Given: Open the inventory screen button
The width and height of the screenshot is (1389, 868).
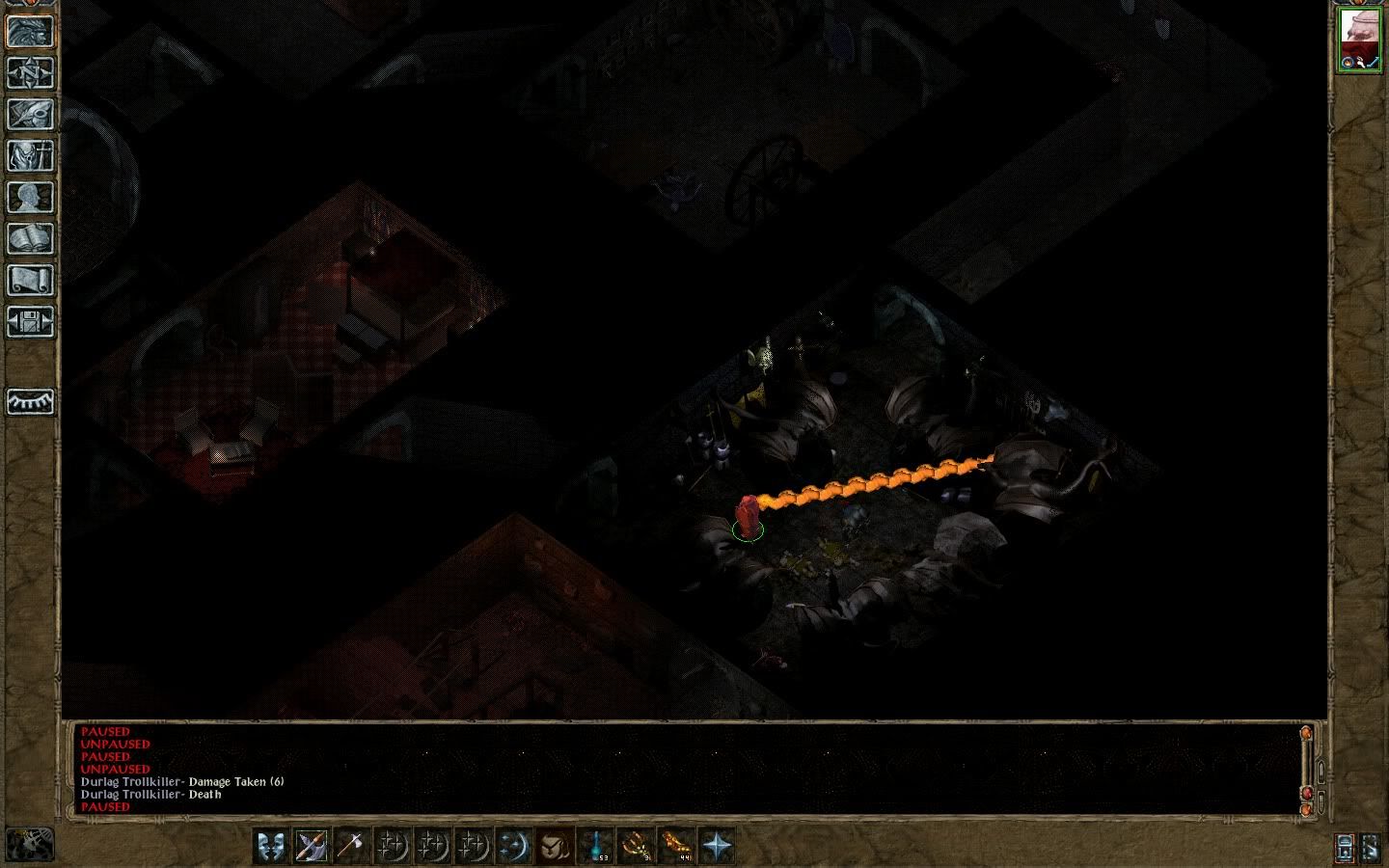Looking at the screenshot, I should (30, 156).
